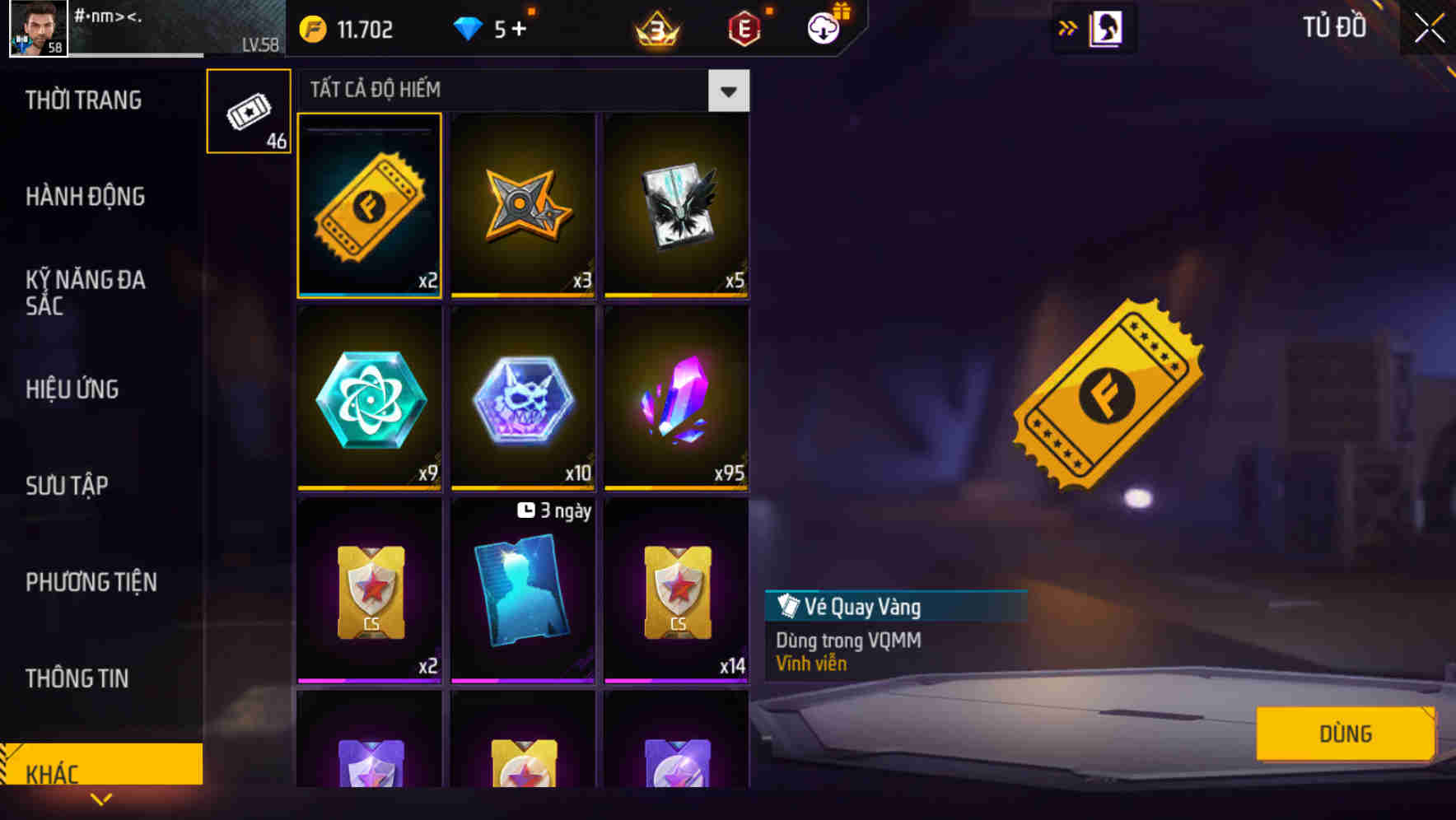Image resolution: width=1456 pixels, height=820 pixels.
Task: Open the sidebar panel with the double chevron arrows
Action: [1069, 27]
